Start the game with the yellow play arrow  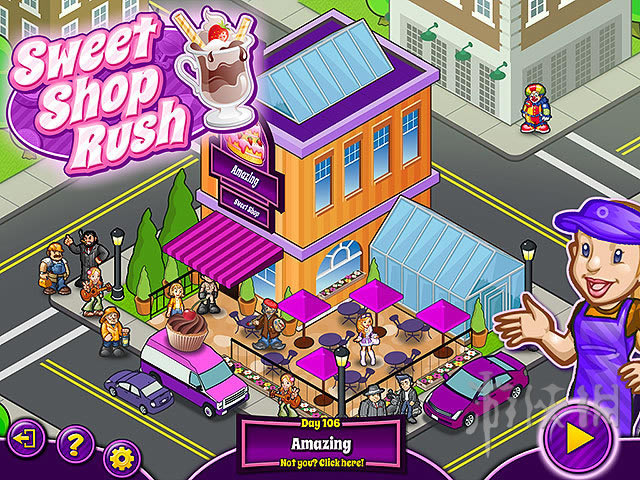(575, 439)
